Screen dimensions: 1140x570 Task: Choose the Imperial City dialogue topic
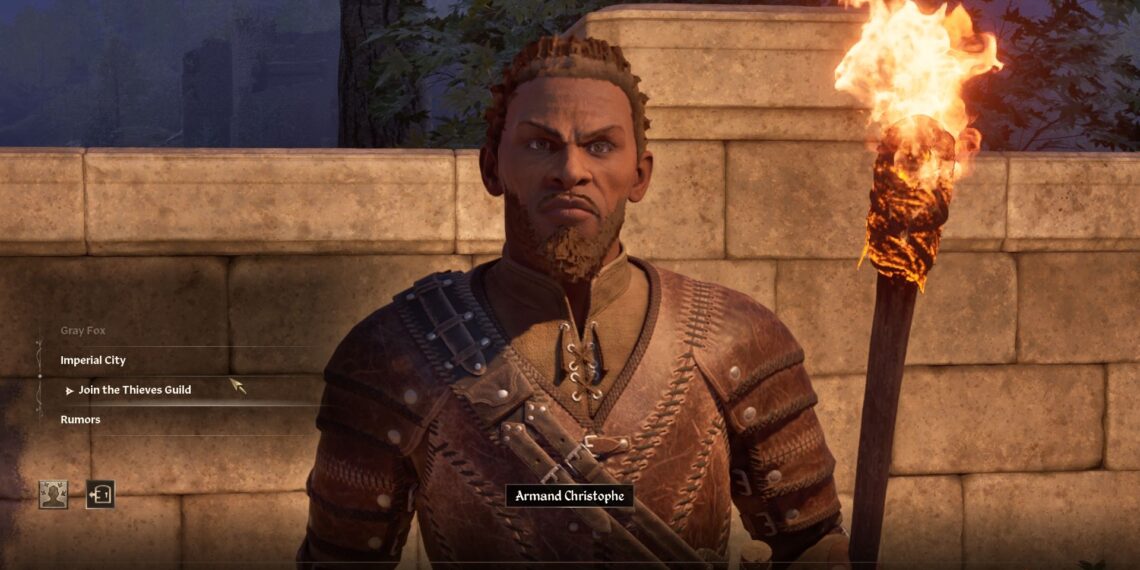pos(93,360)
